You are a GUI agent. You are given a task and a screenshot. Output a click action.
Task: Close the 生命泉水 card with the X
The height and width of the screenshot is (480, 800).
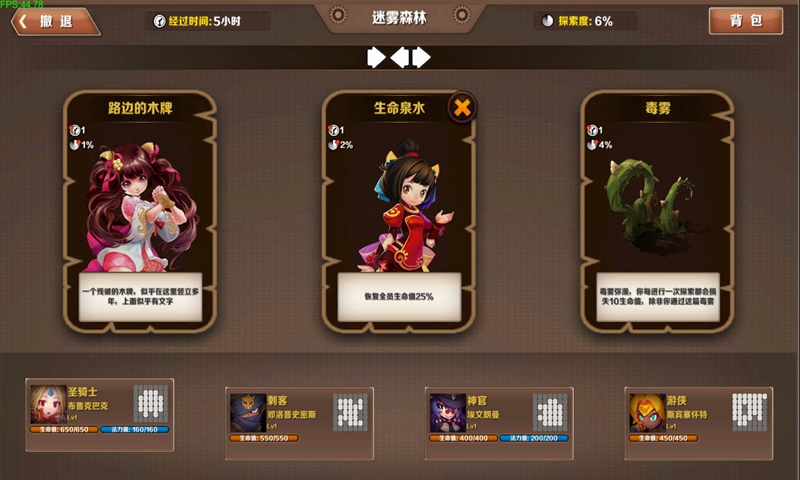click(462, 108)
